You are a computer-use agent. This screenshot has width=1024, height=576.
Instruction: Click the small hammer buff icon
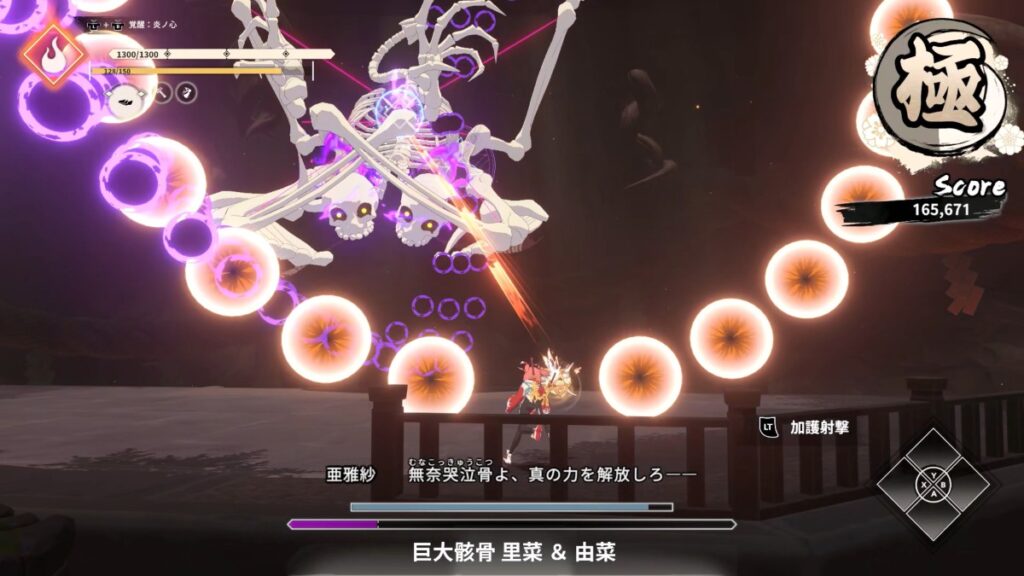(162, 93)
